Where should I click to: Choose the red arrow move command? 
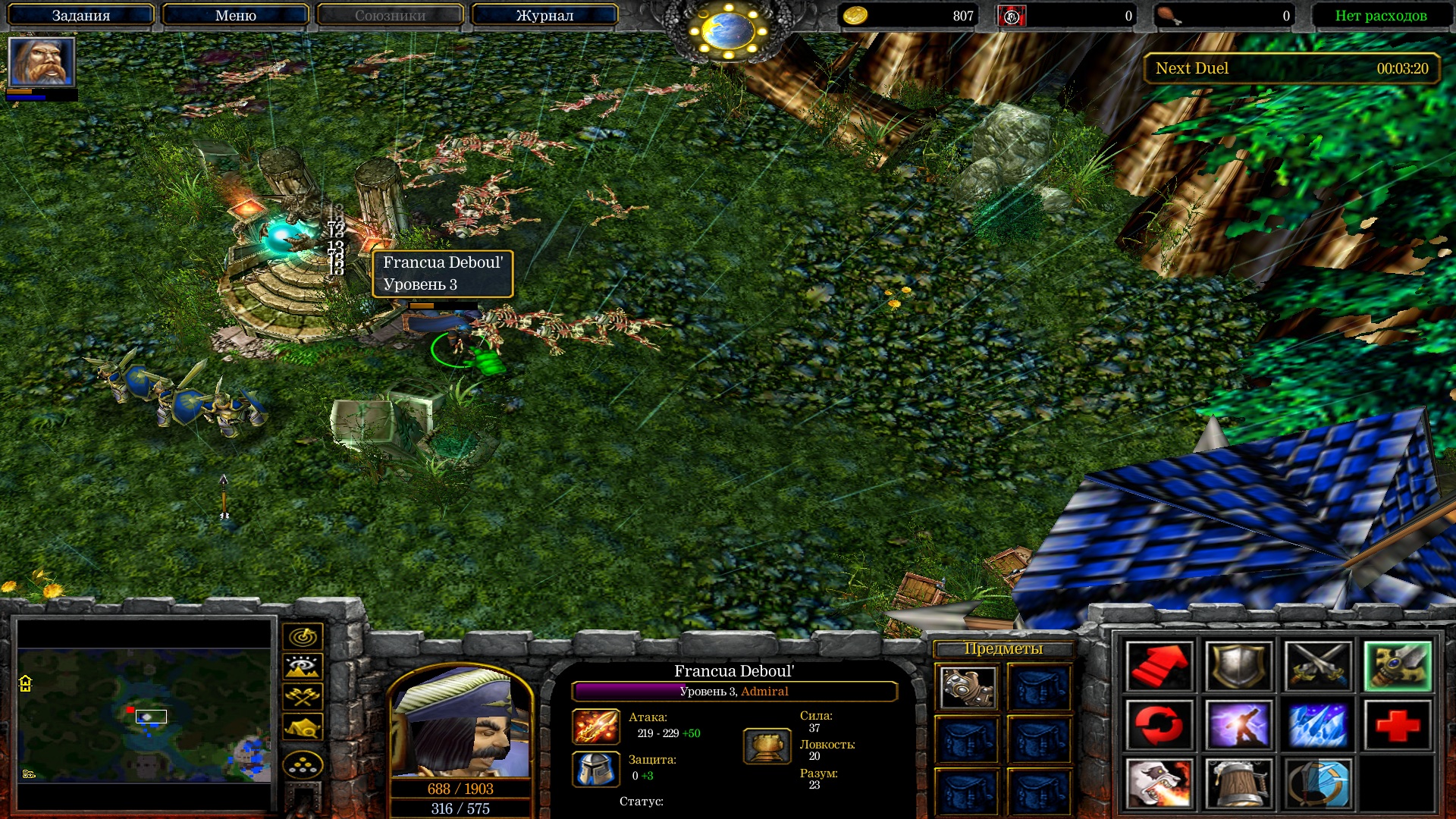pos(1159,667)
